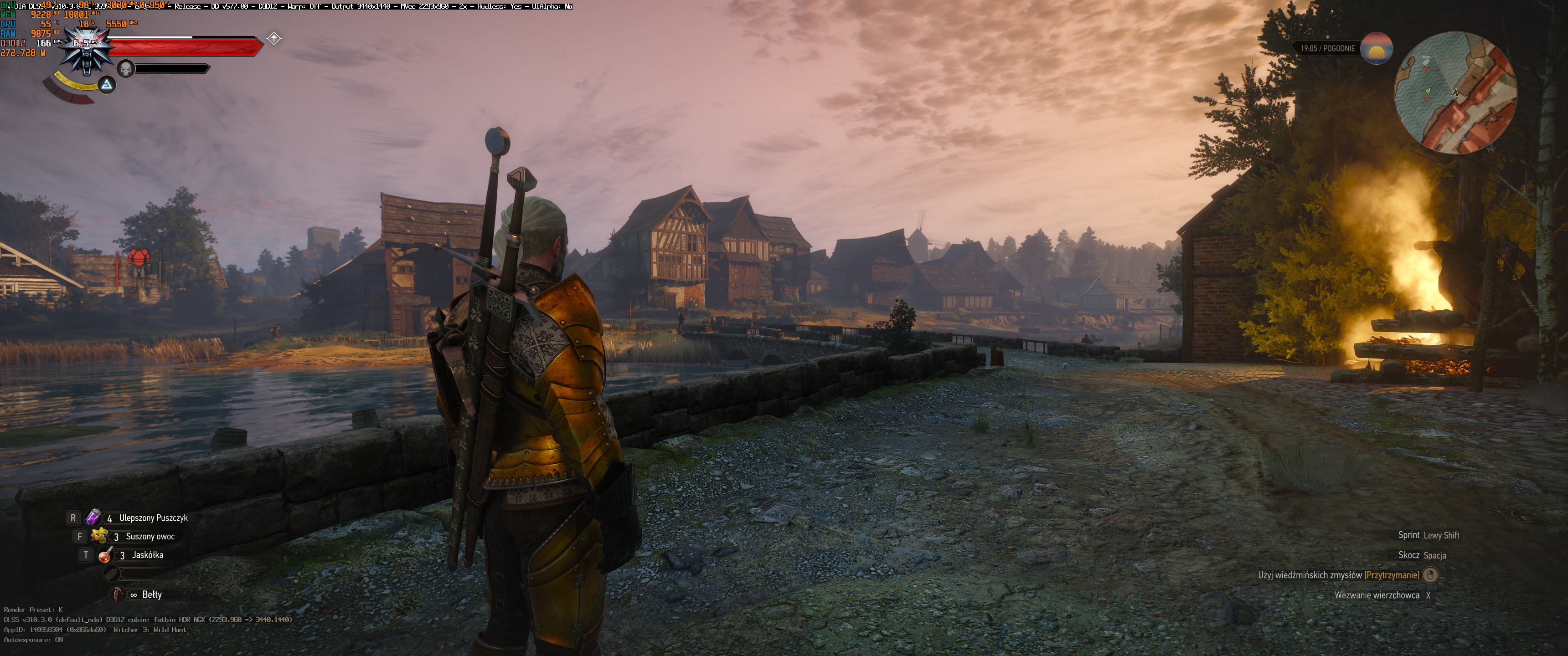Click the diamond arrow buff icon
This screenshot has height=656, width=1568.
(274, 39)
